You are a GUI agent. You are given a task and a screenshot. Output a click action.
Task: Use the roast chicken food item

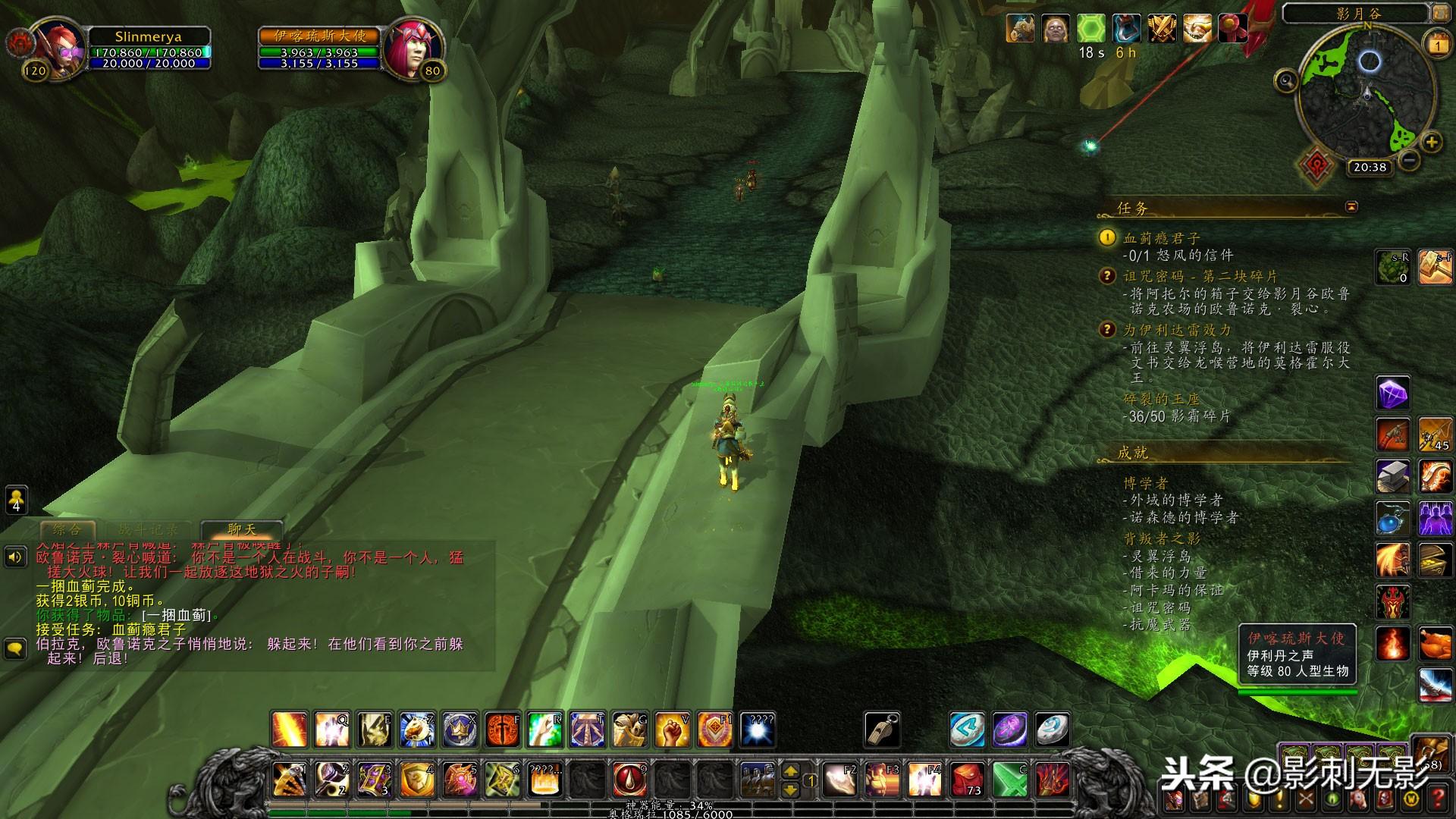point(1435,644)
